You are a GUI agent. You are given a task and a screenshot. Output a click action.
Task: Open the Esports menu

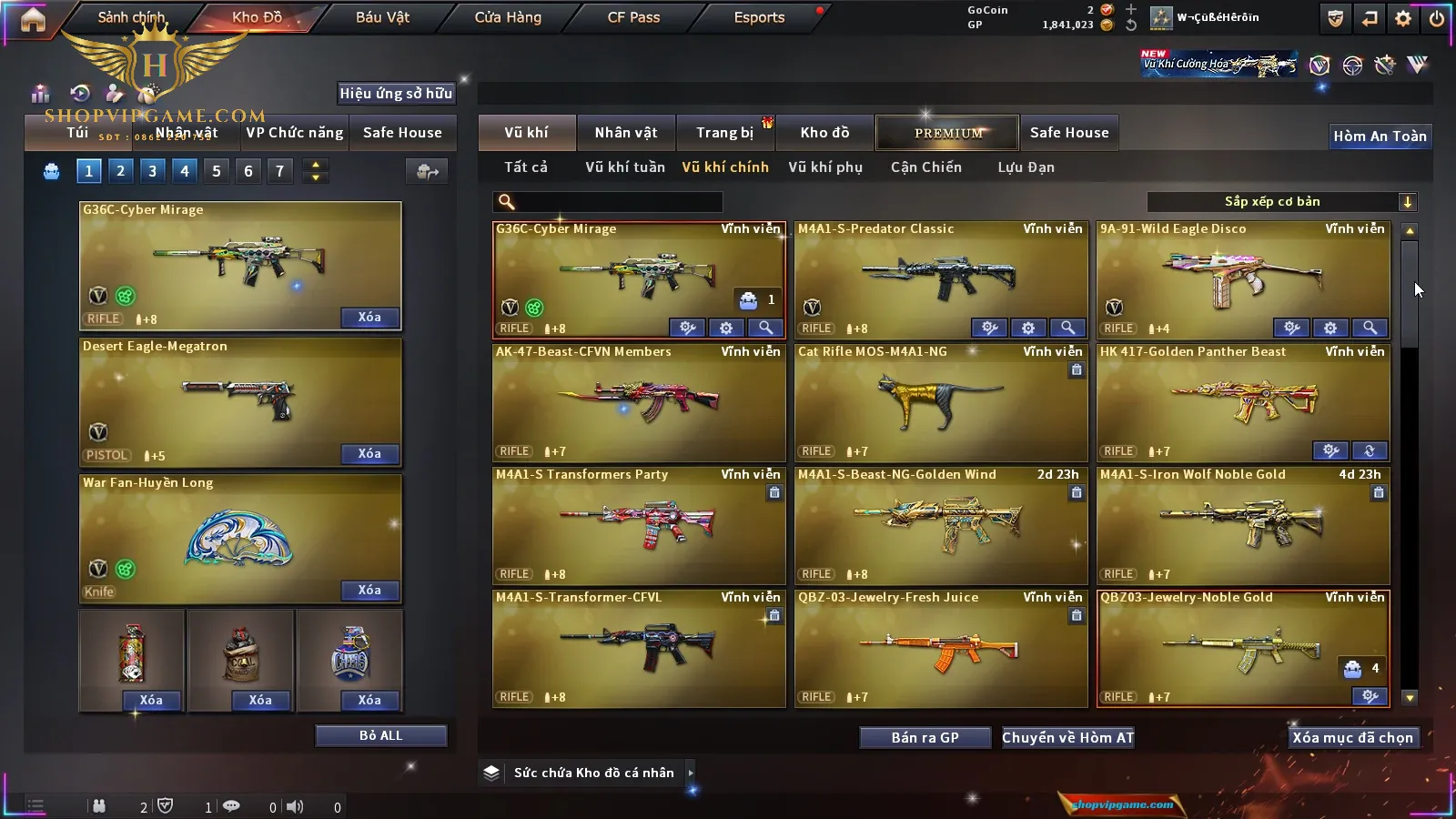[x=759, y=17]
